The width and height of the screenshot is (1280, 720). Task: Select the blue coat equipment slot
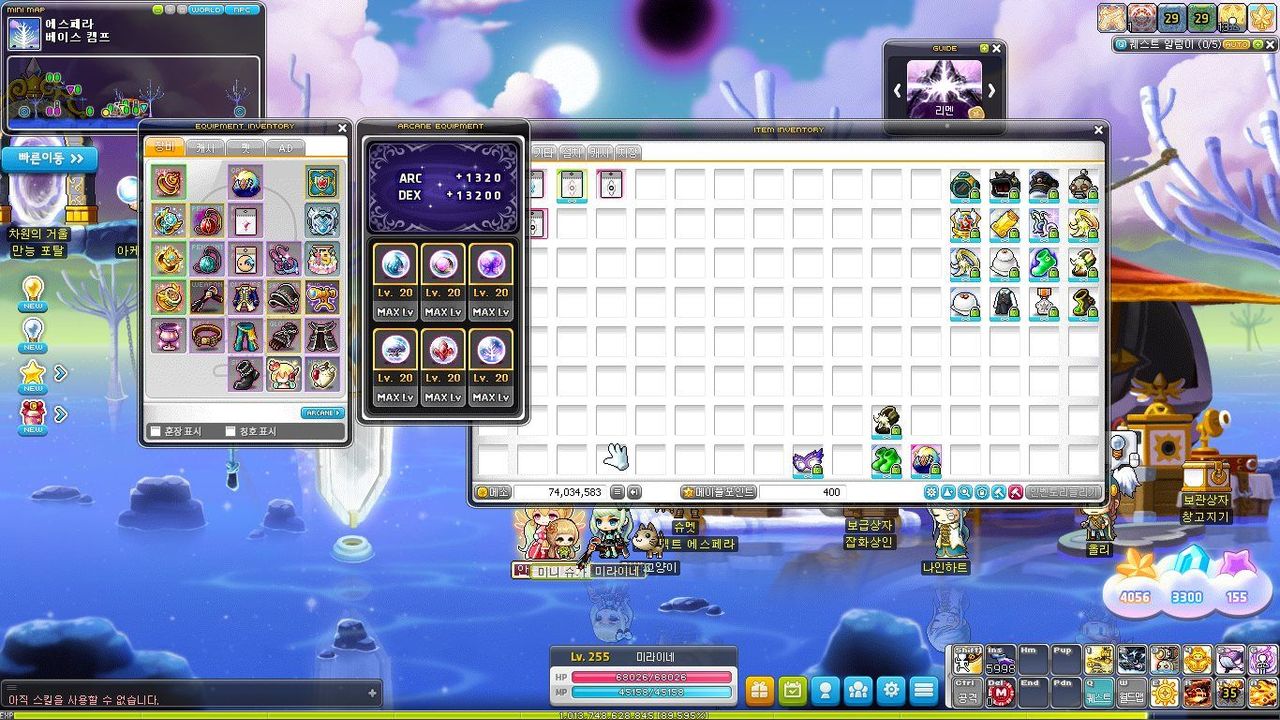point(245,297)
